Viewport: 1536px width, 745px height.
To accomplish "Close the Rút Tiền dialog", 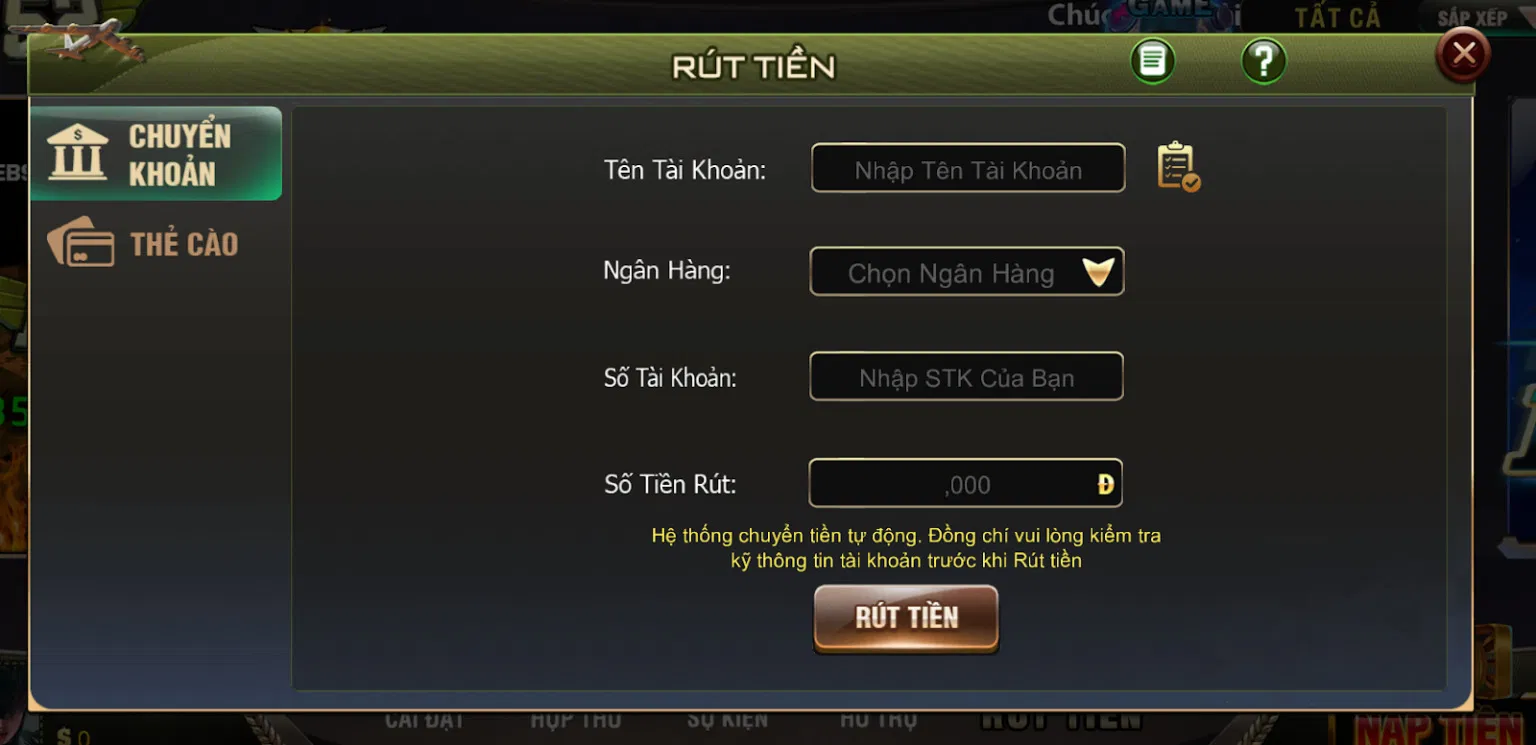I will coord(1462,53).
